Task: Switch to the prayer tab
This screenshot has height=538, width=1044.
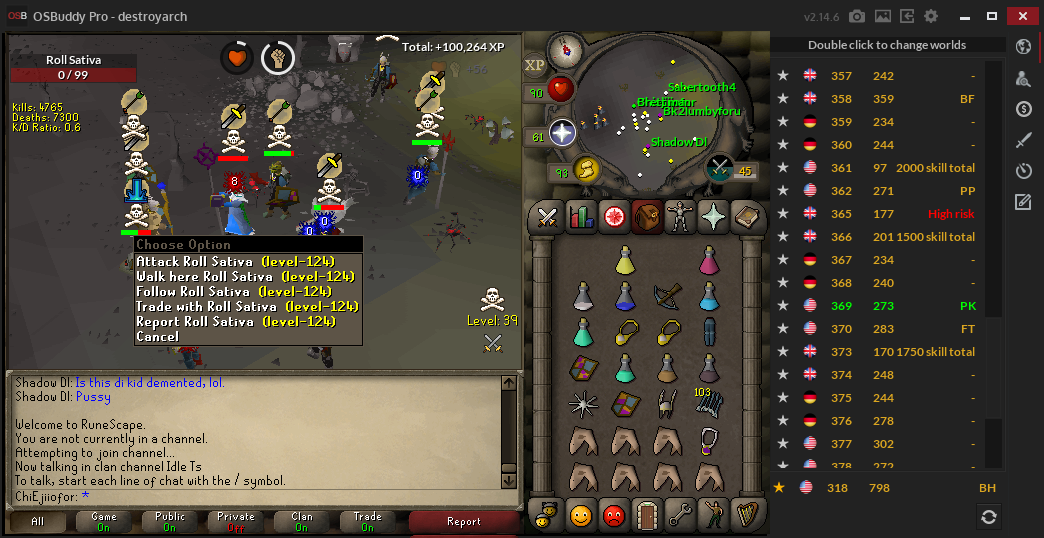Action: [x=713, y=216]
